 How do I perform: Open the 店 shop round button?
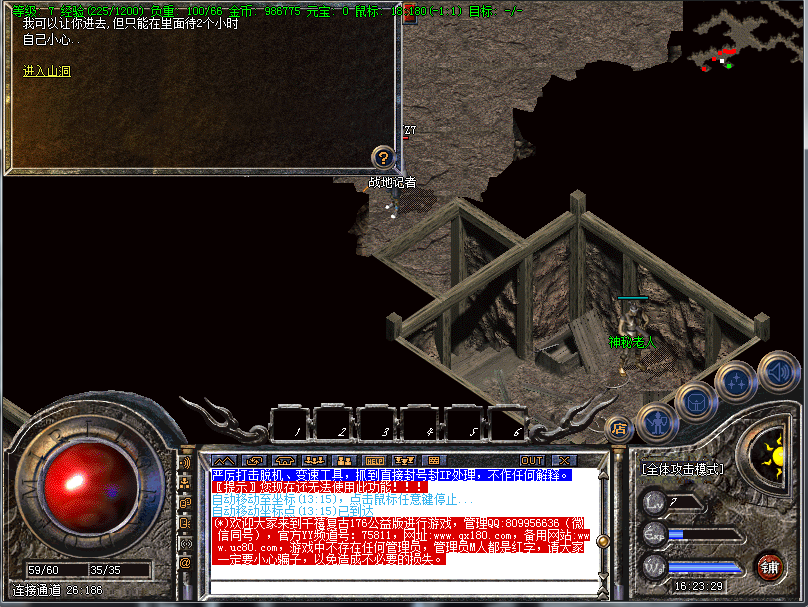(x=619, y=430)
